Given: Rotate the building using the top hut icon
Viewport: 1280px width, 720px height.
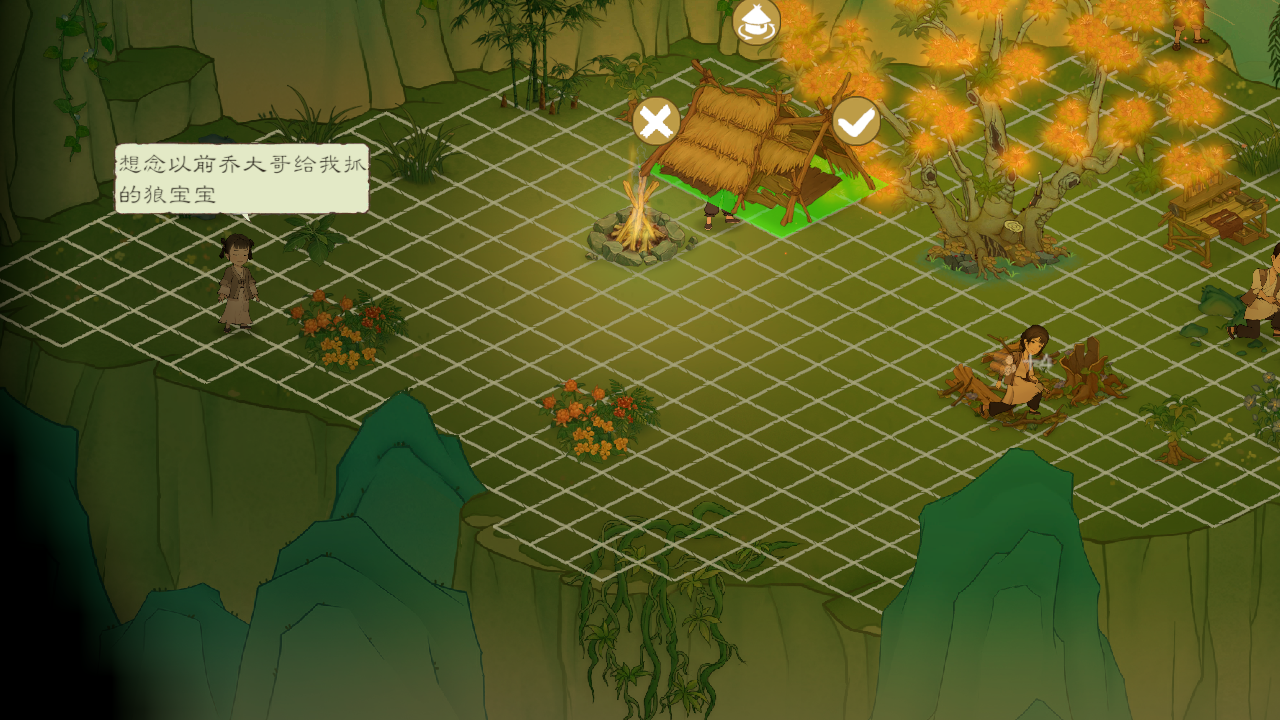Looking at the screenshot, I should pos(756,22).
